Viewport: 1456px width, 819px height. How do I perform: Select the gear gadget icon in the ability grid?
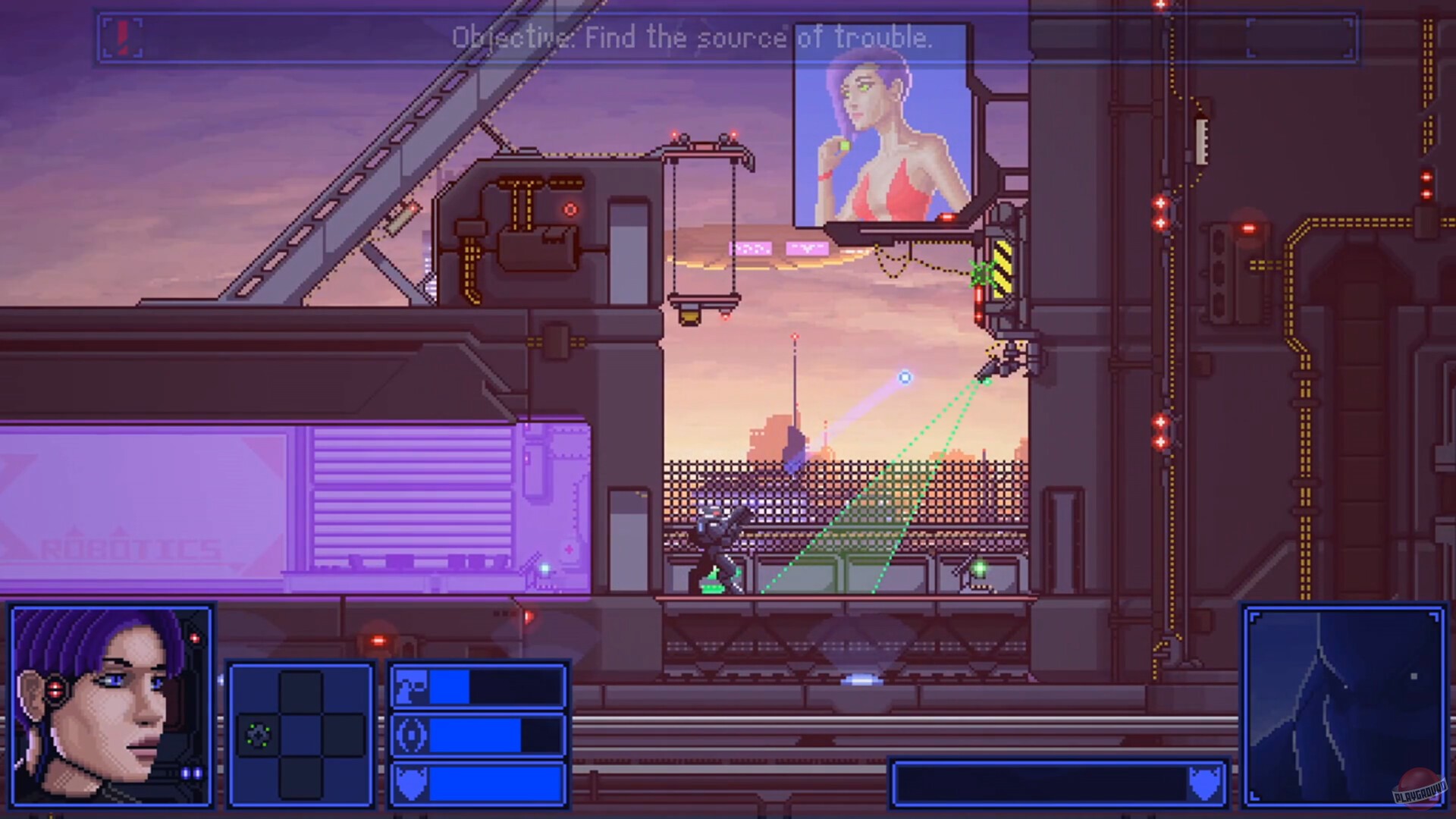pos(259,734)
